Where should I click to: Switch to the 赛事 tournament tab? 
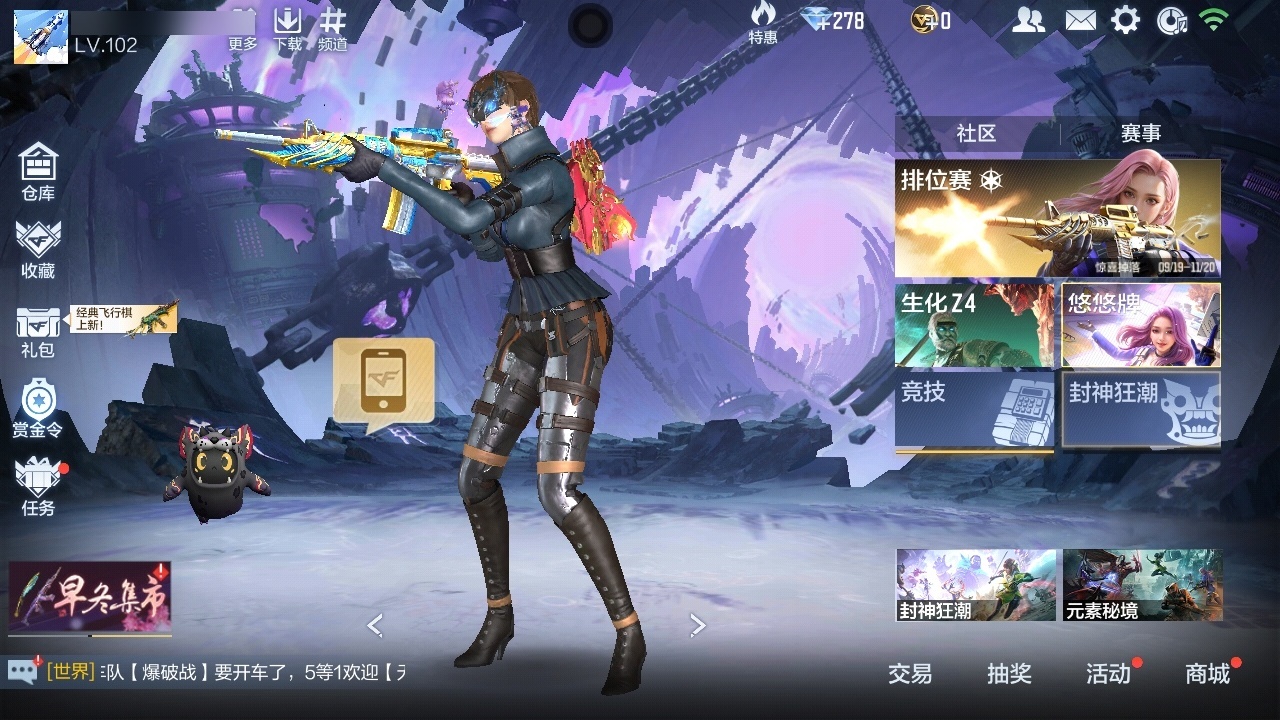(x=1140, y=133)
